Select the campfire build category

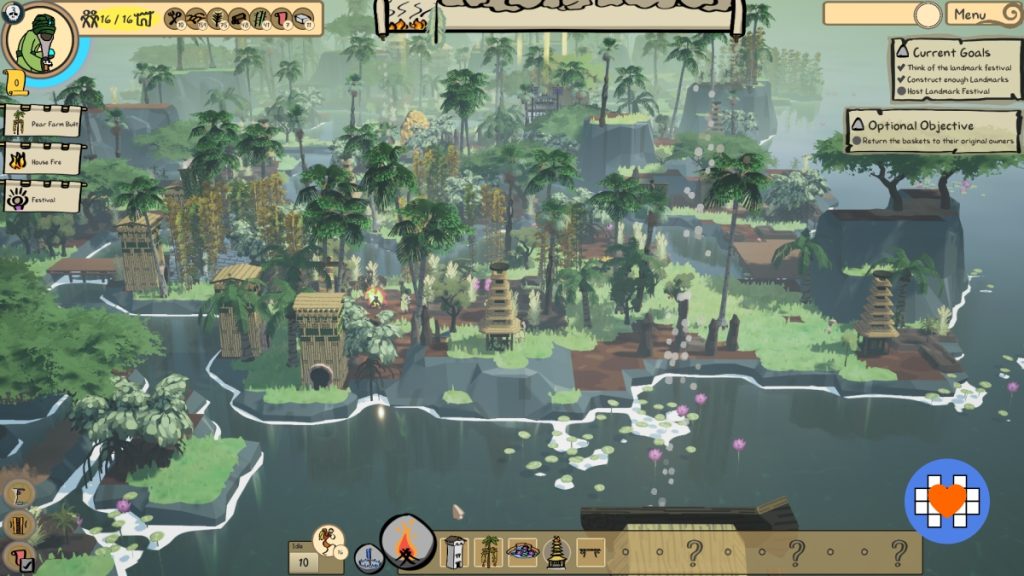[408, 546]
